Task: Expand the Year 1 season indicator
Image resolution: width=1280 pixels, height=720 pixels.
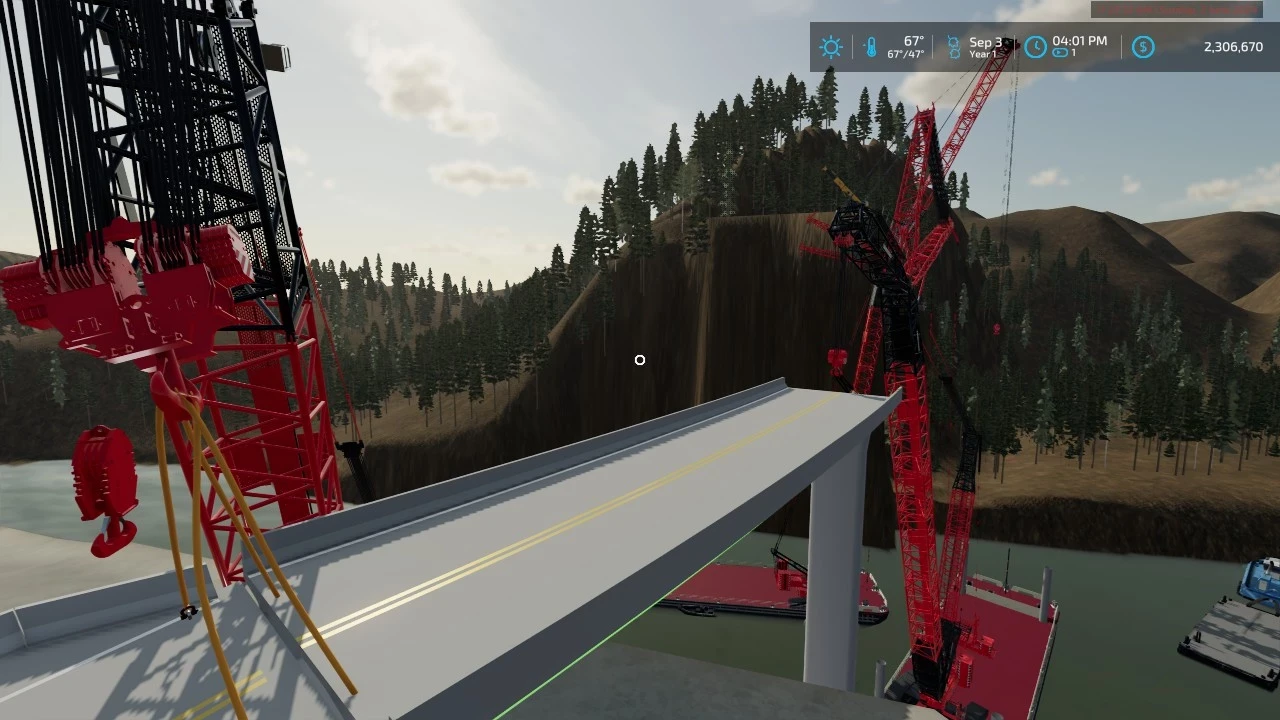Action: click(x=985, y=52)
